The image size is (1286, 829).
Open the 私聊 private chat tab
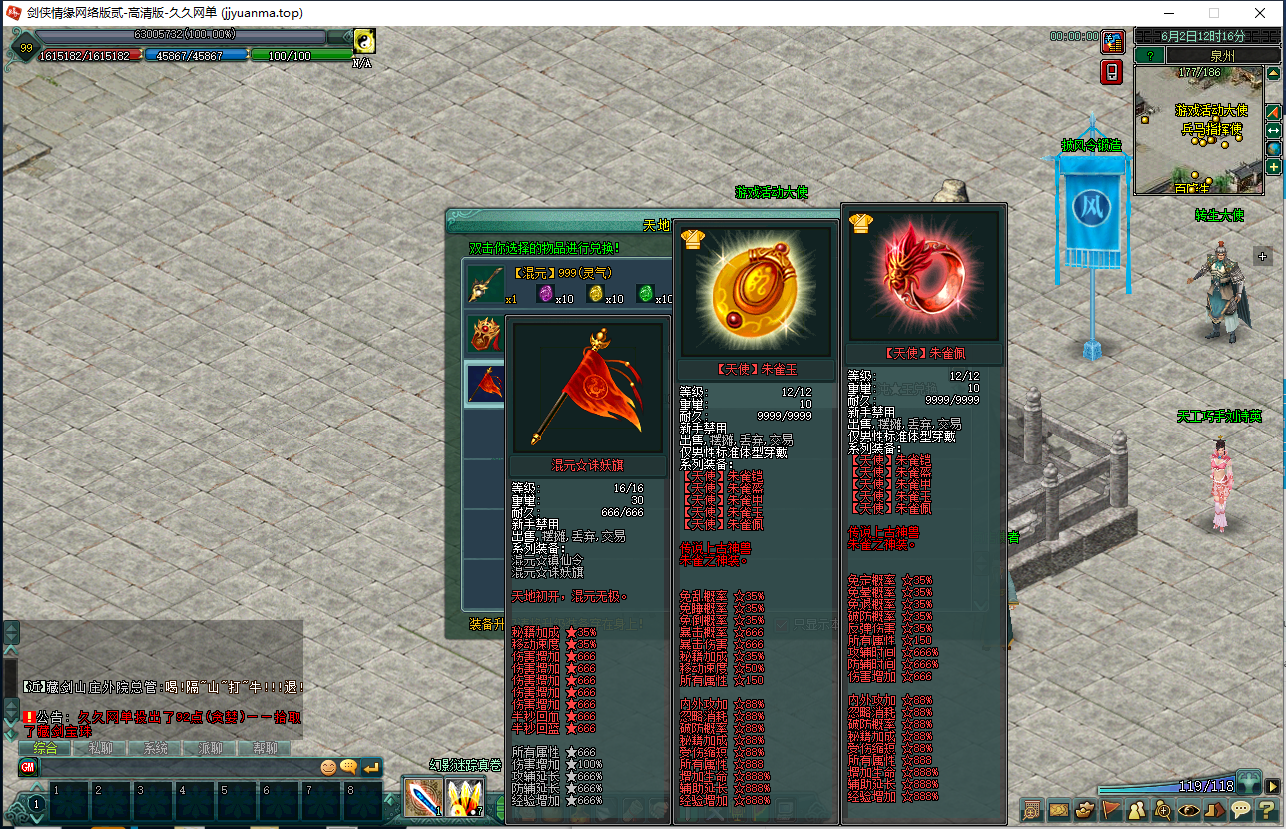tap(100, 748)
